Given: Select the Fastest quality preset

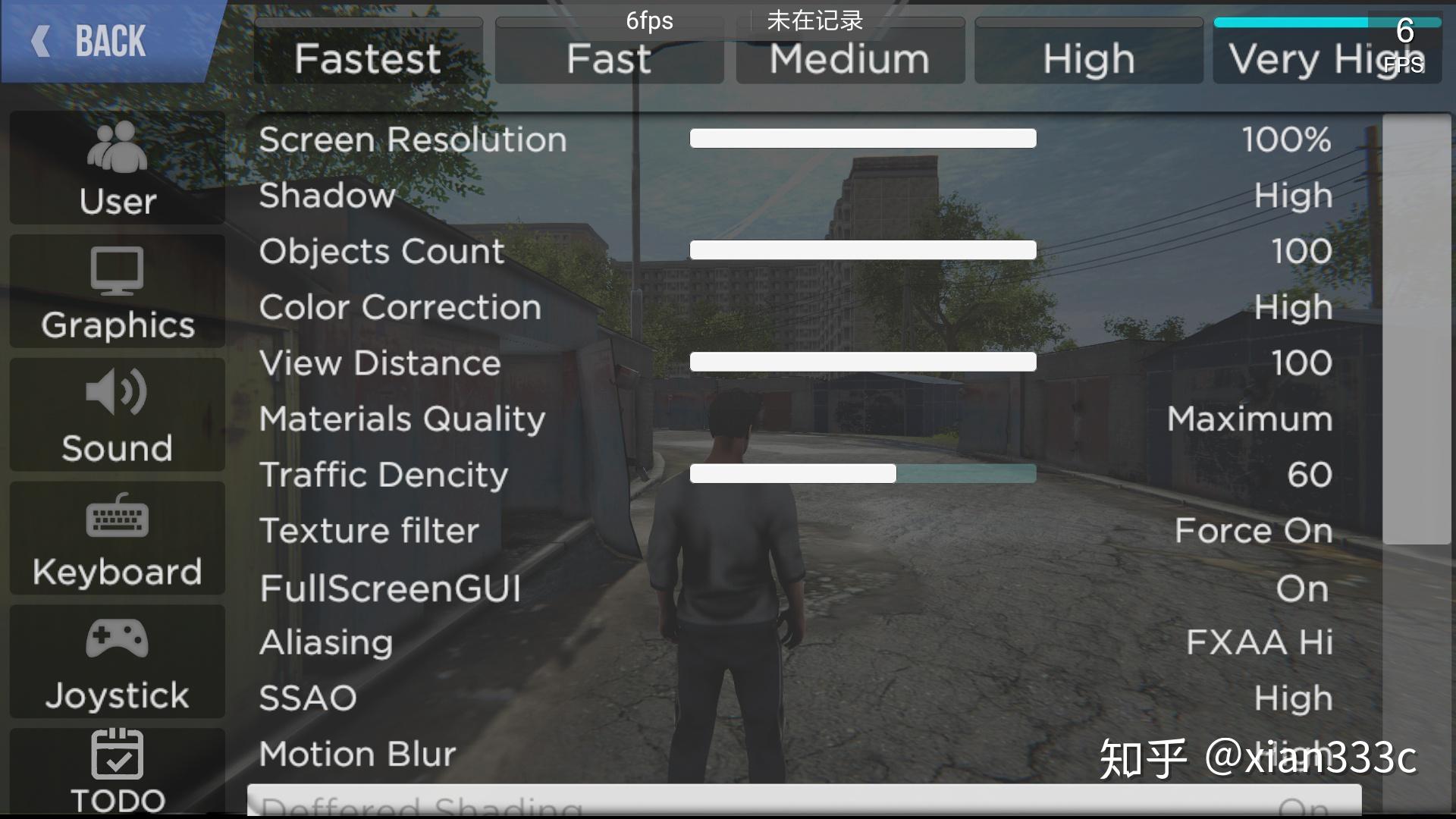Looking at the screenshot, I should [369, 58].
